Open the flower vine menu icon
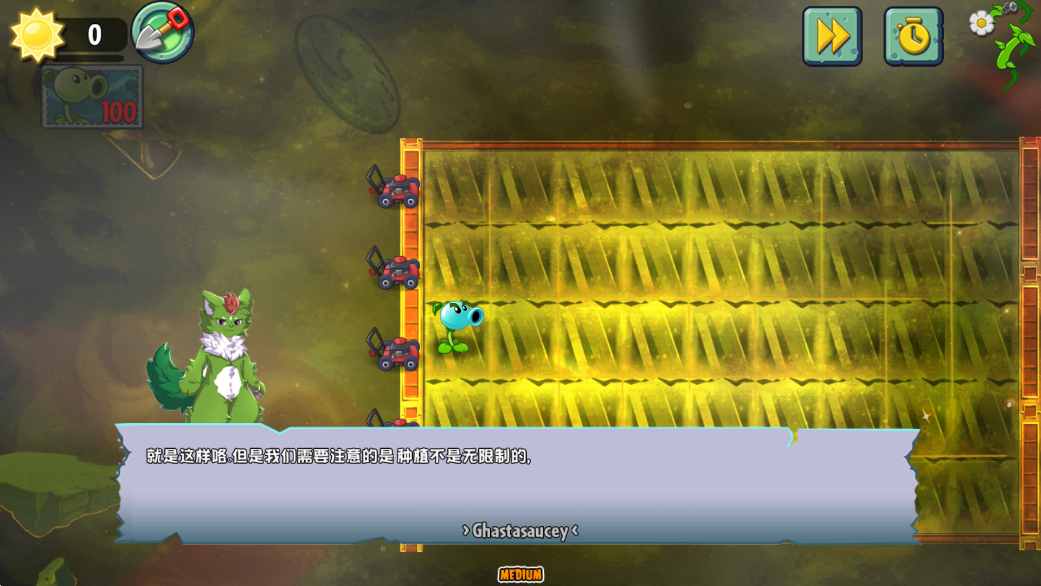1041x586 pixels. point(1004,35)
